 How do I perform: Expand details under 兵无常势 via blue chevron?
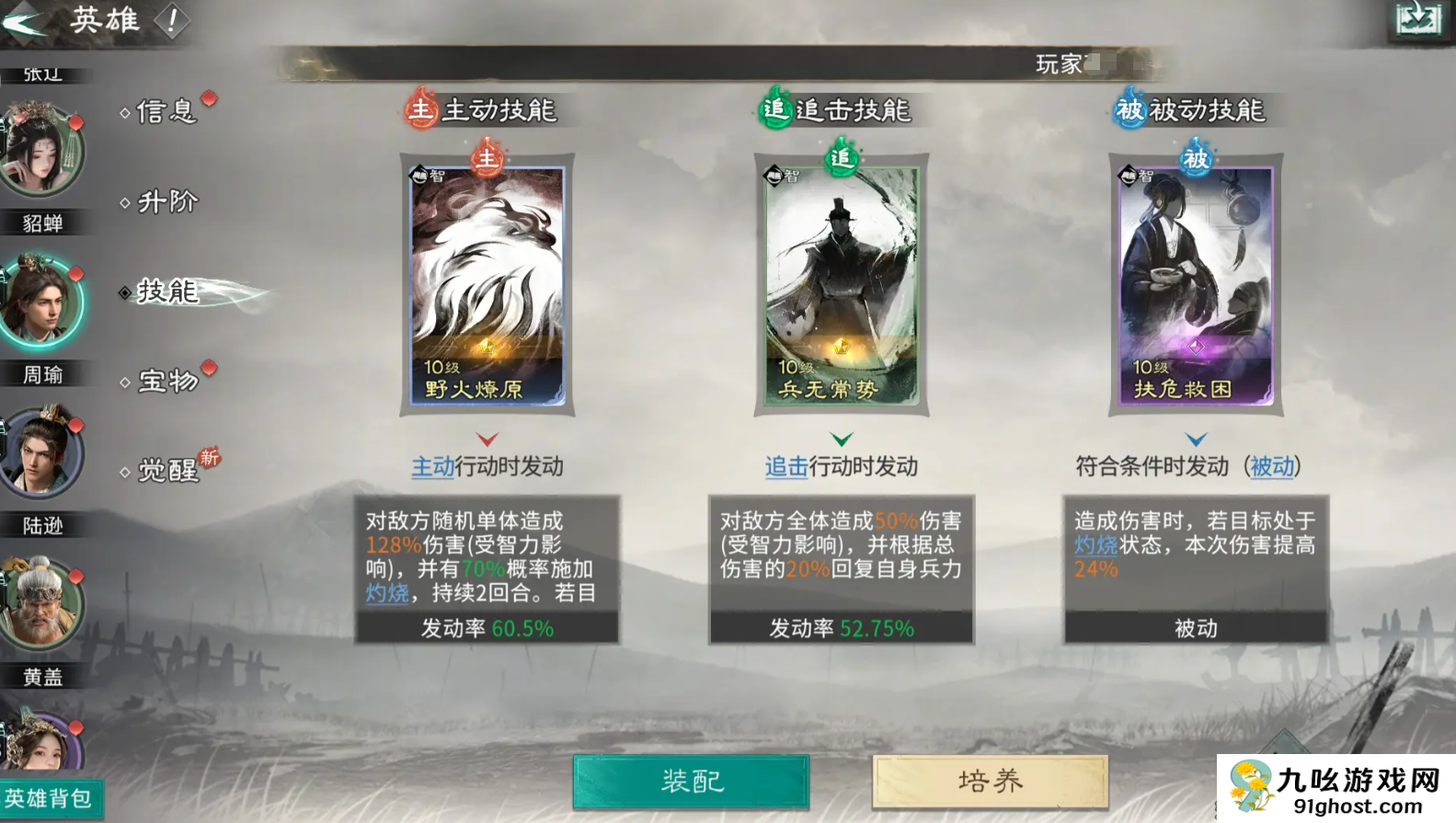840,439
